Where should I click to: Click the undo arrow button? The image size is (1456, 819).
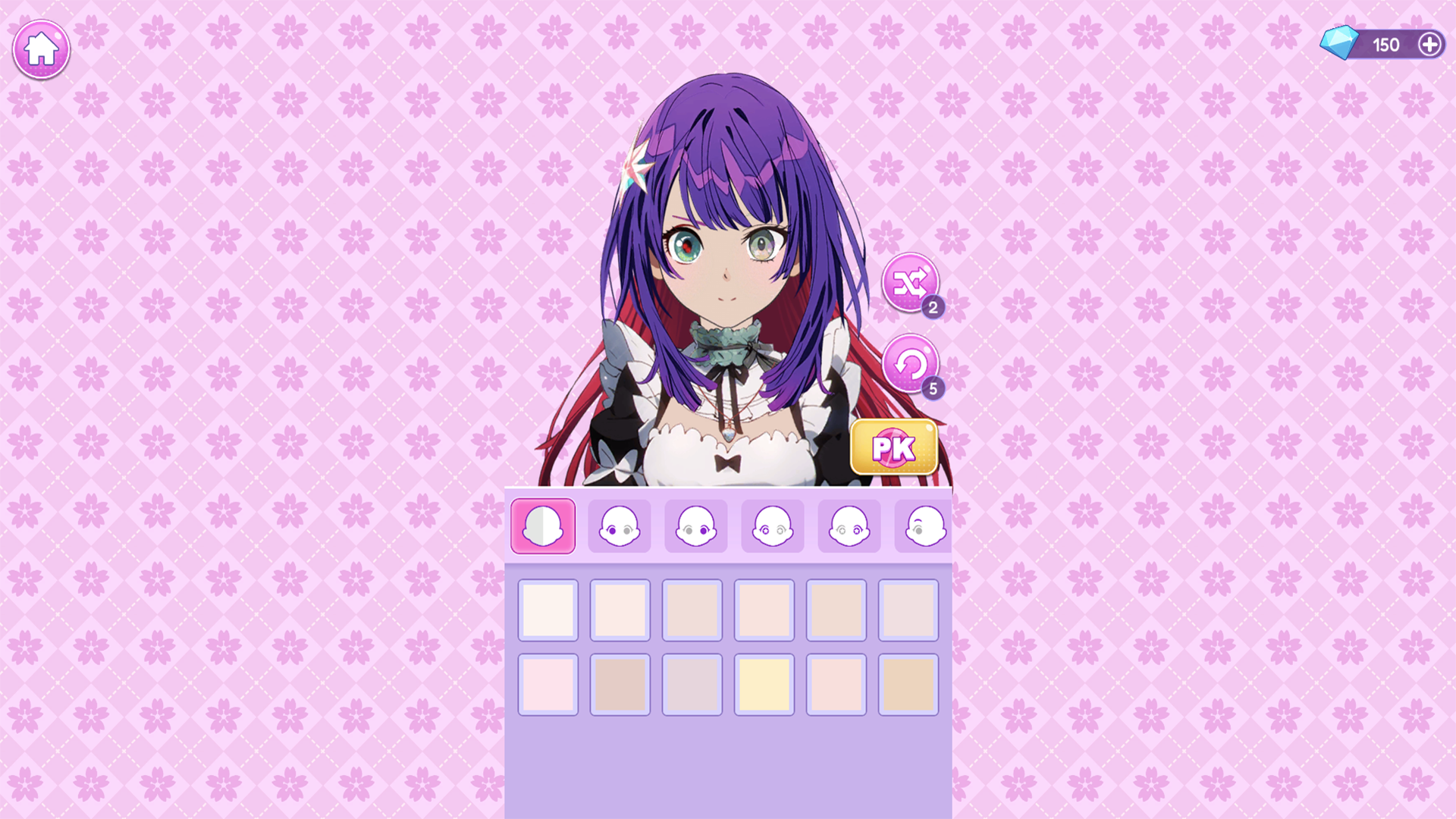coord(911,366)
